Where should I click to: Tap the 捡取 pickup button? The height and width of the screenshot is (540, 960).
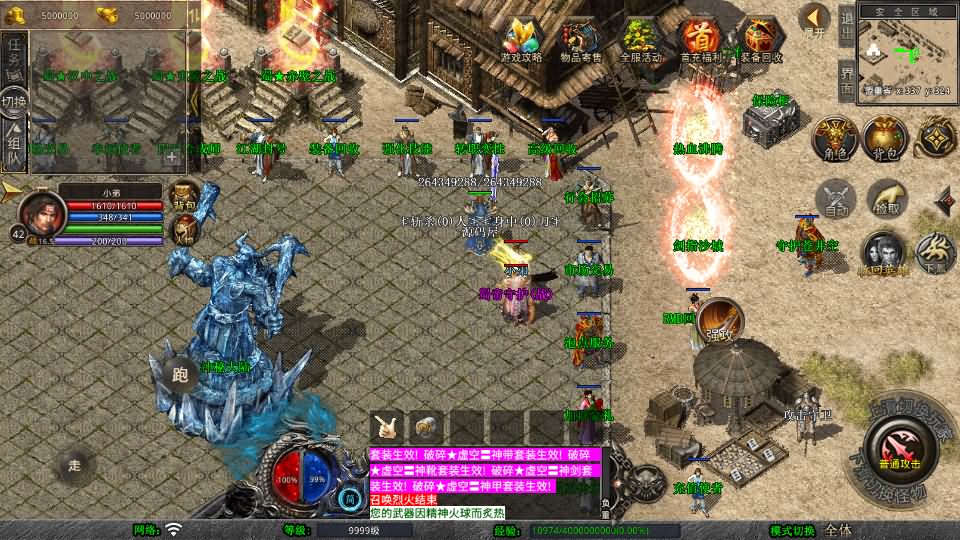click(x=886, y=198)
